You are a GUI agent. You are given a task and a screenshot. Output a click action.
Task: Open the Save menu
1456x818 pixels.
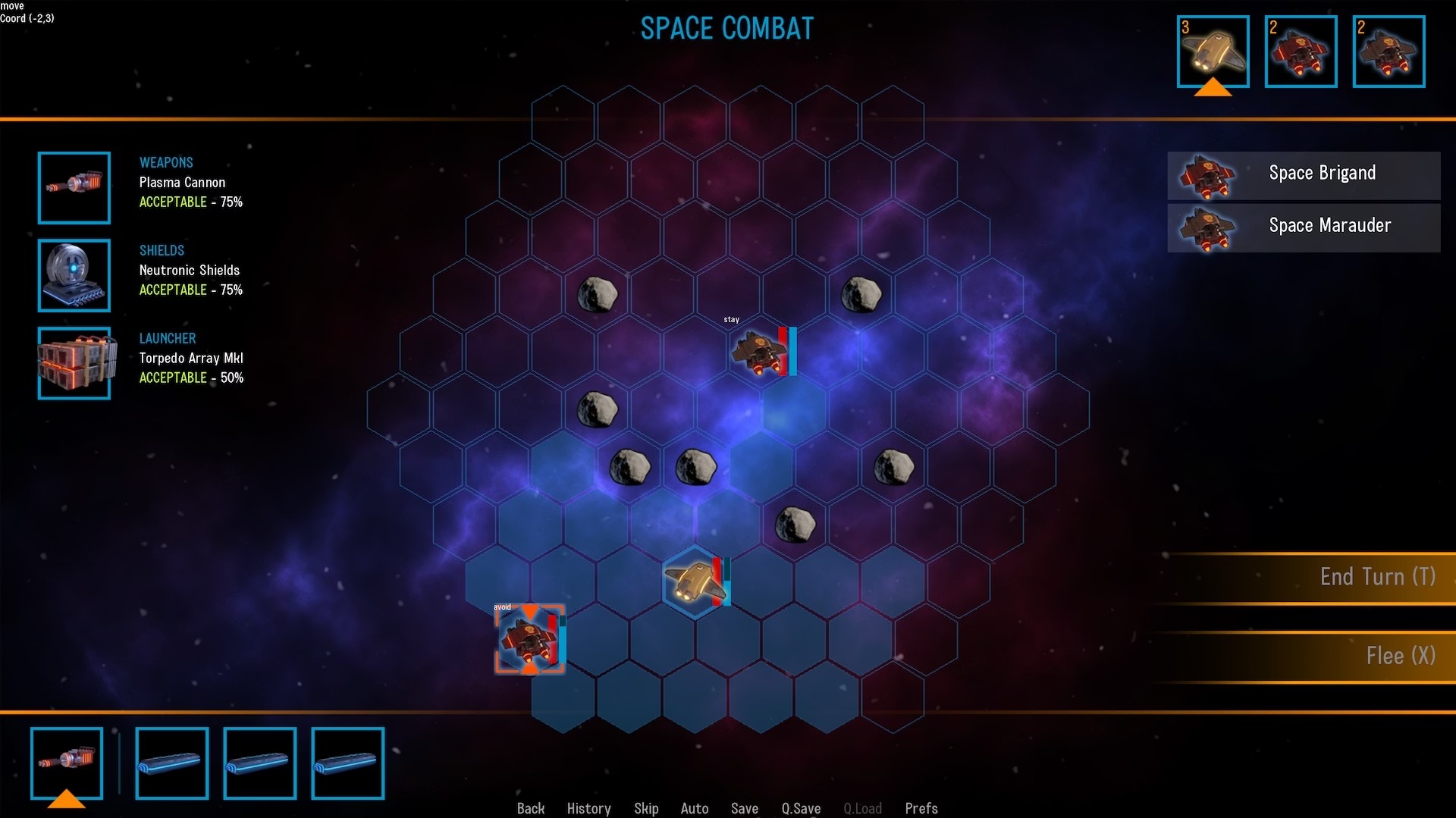click(745, 808)
